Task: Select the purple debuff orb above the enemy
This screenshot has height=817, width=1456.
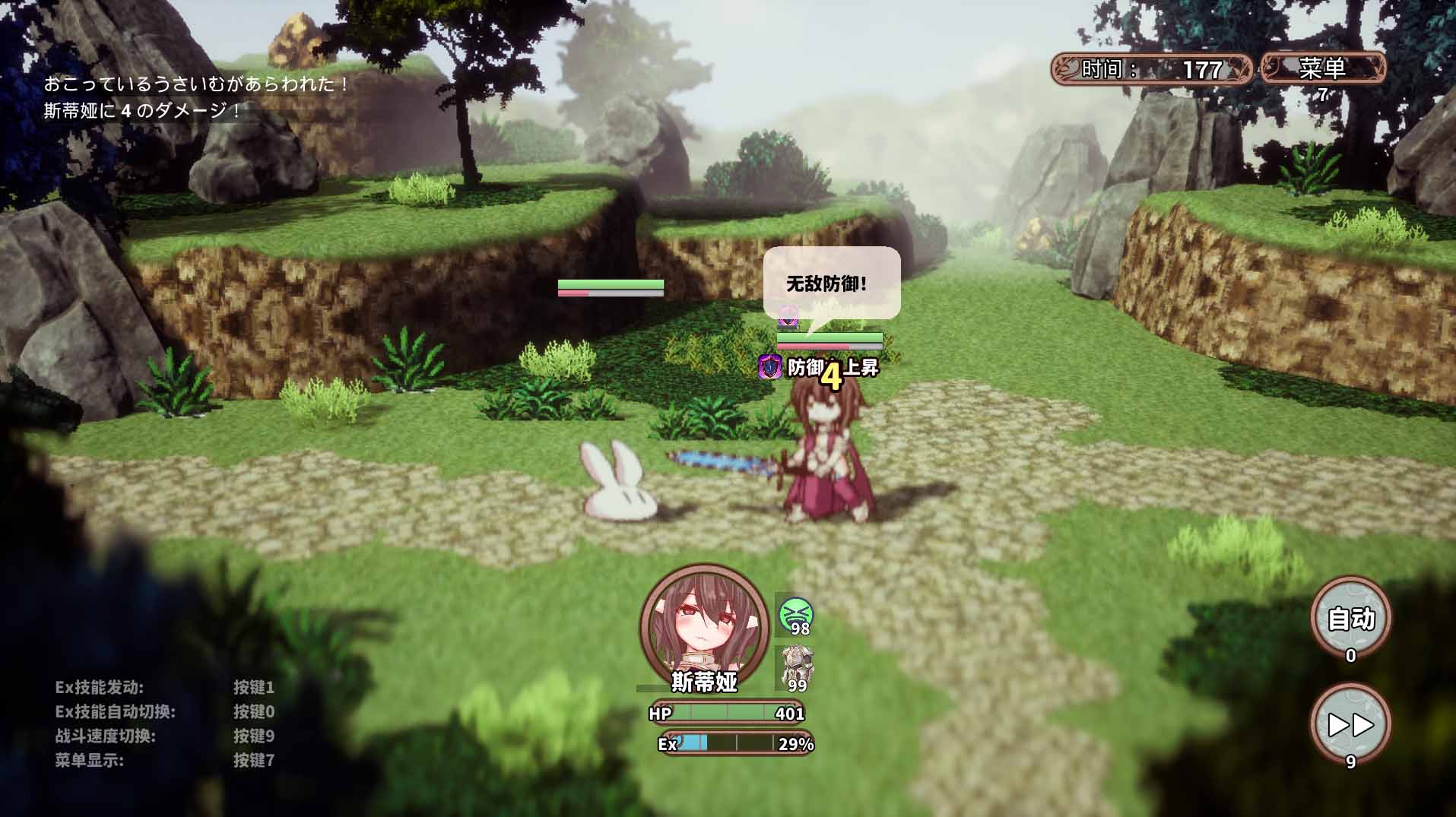Action: [788, 318]
